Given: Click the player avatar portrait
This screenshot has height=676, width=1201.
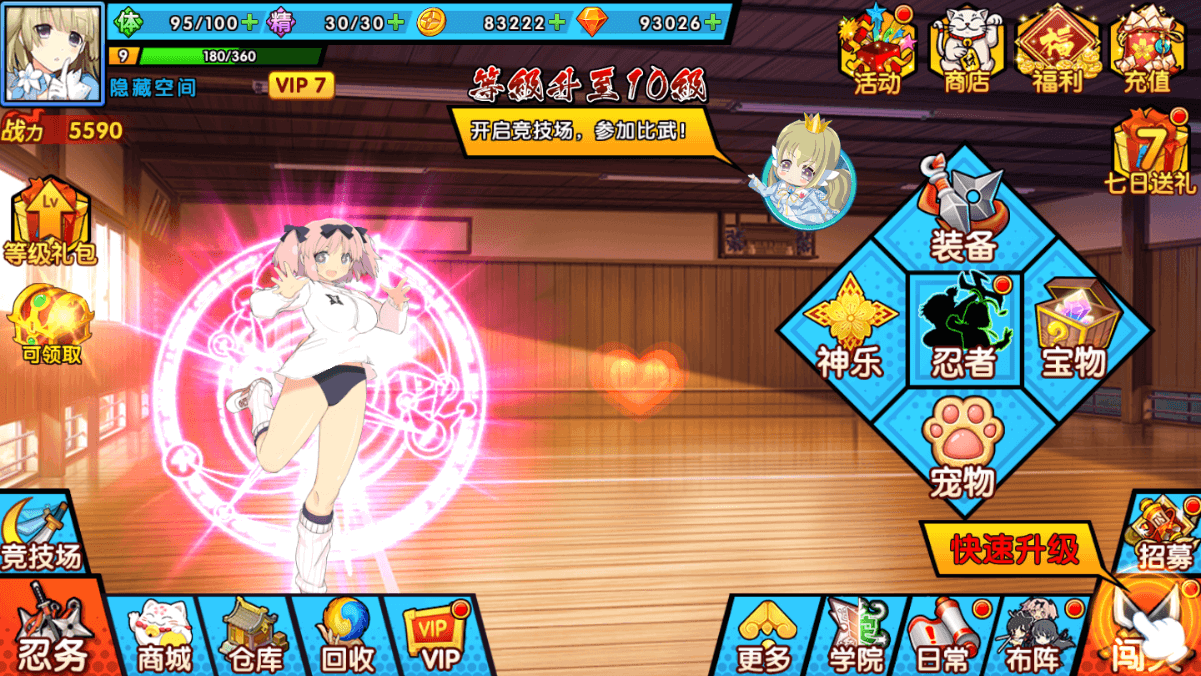Looking at the screenshot, I should pyautogui.click(x=53, y=52).
